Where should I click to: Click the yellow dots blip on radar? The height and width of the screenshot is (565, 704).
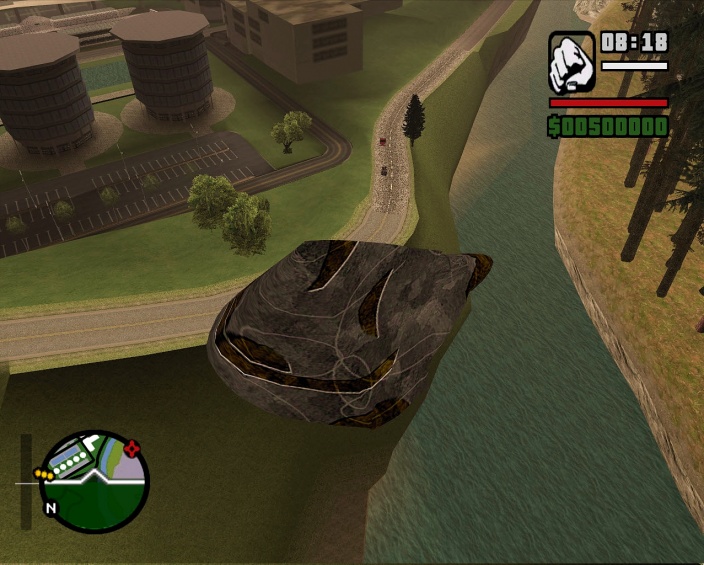point(44,473)
